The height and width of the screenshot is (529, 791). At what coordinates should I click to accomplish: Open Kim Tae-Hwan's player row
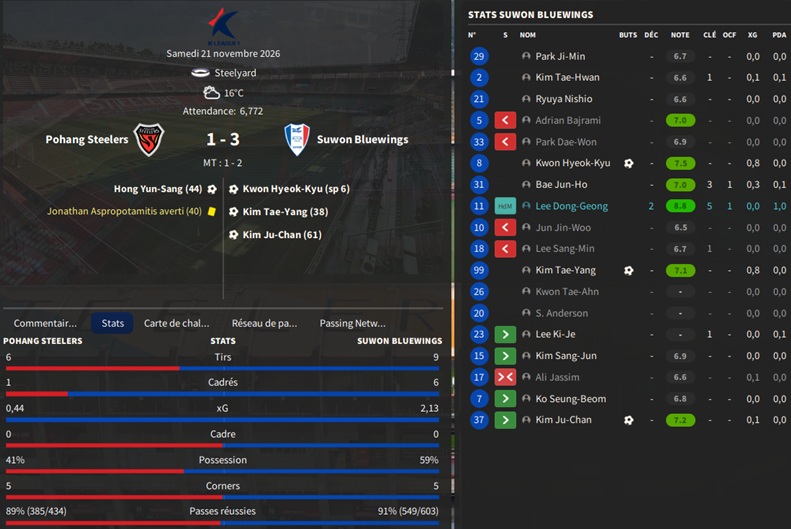point(567,78)
